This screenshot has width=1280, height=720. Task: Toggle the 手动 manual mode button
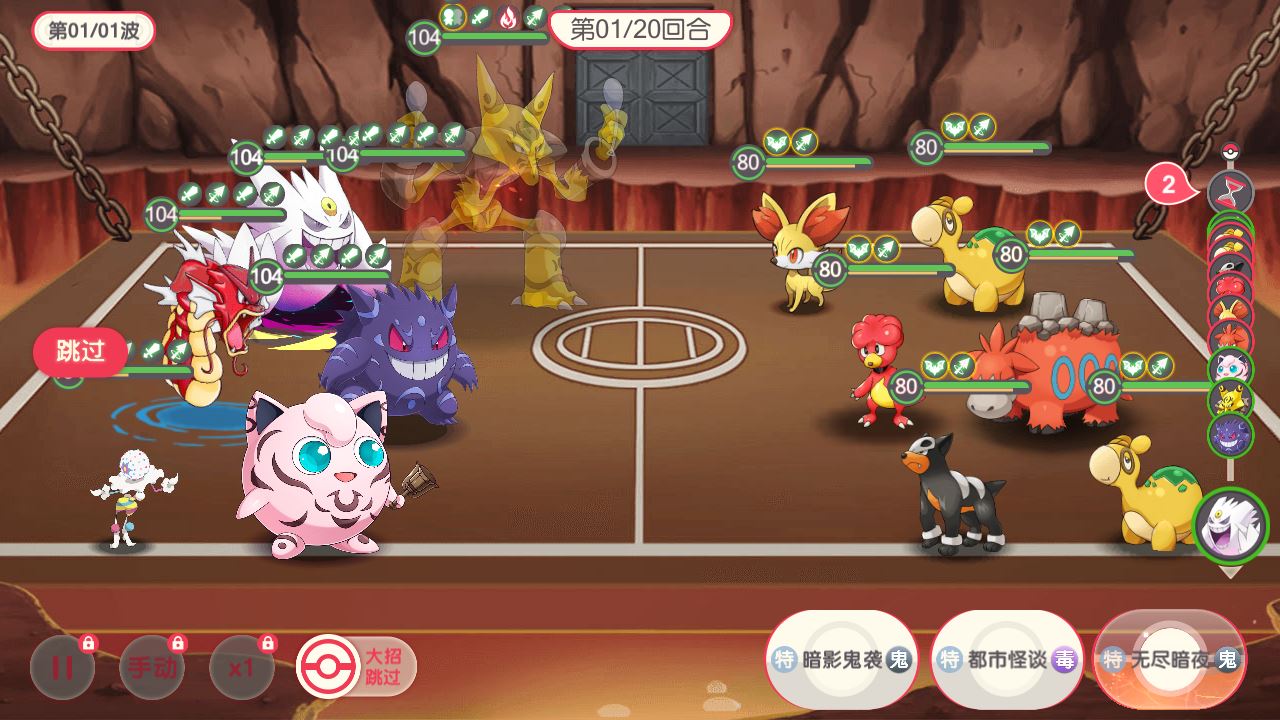[x=152, y=667]
